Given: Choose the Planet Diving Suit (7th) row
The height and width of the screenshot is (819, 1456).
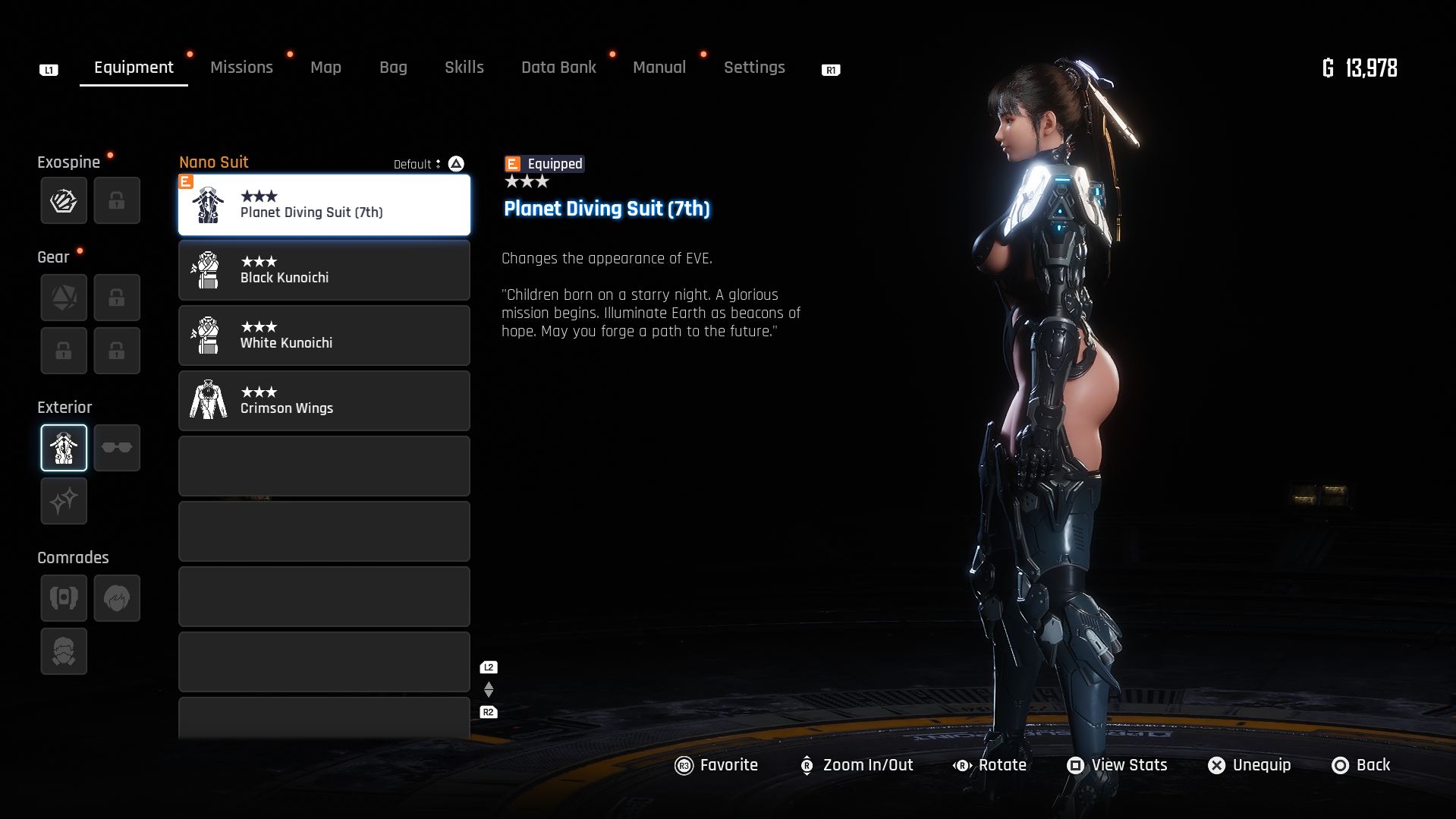Looking at the screenshot, I should 324,205.
